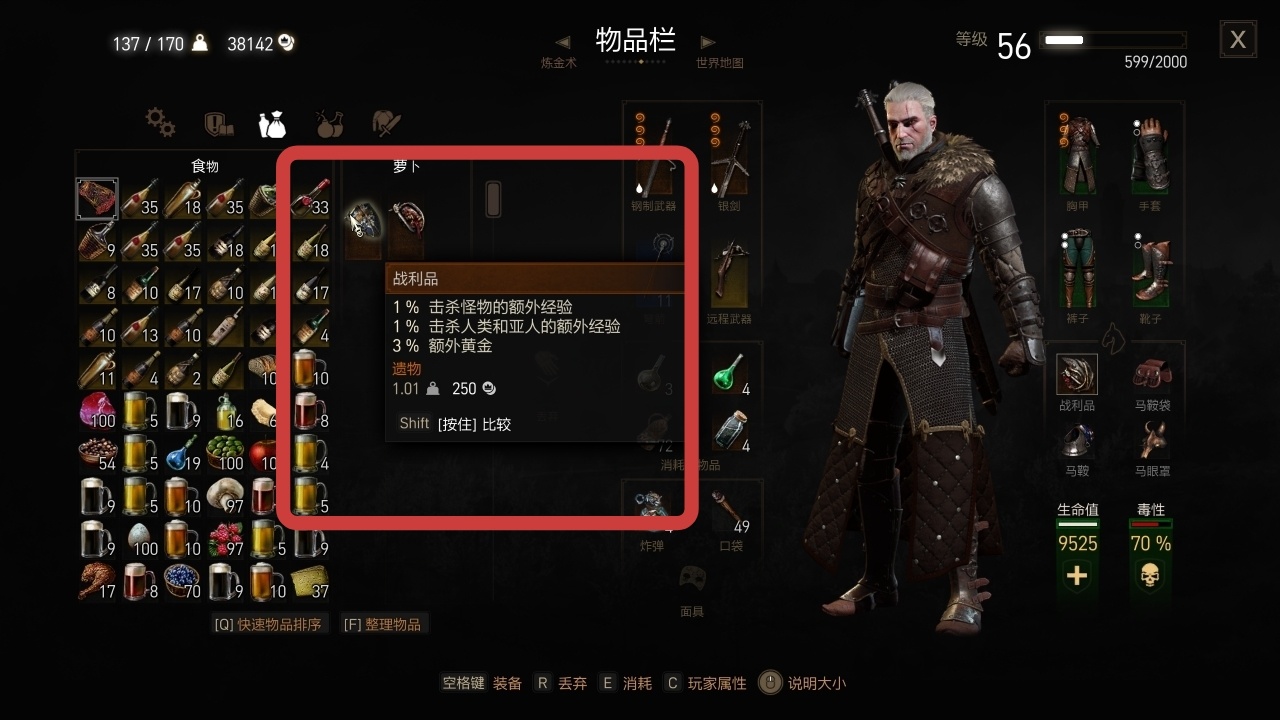The width and height of the screenshot is (1280, 720).
Task: Click the quest items shield filter icon
Action: tap(219, 124)
